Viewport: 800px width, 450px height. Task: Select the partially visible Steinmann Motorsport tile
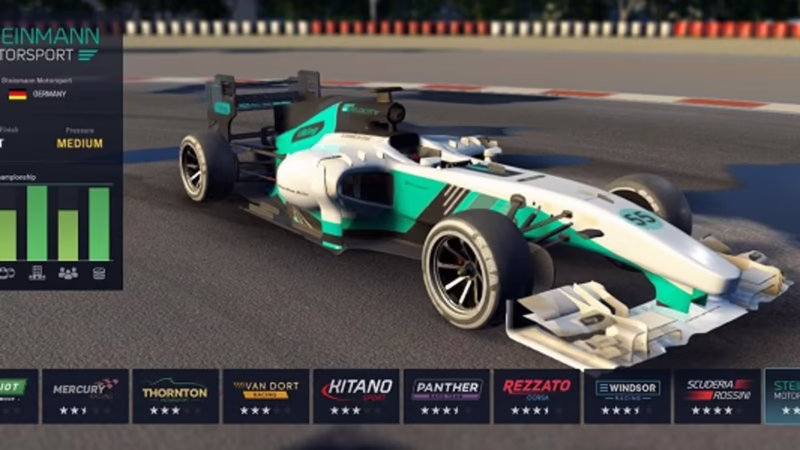click(x=783, y=396)
